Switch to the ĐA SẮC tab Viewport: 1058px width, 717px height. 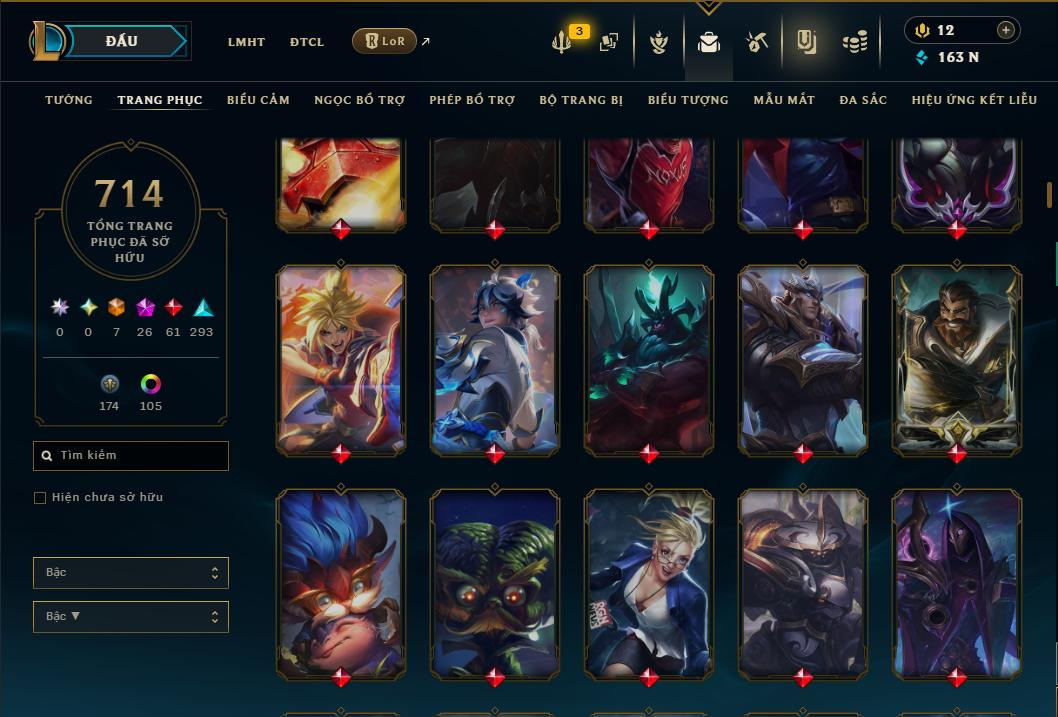click(x=863, y=100)
